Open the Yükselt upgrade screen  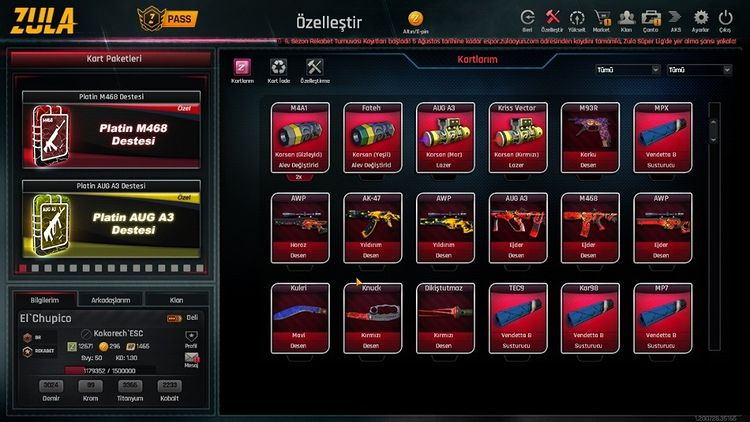577,20
